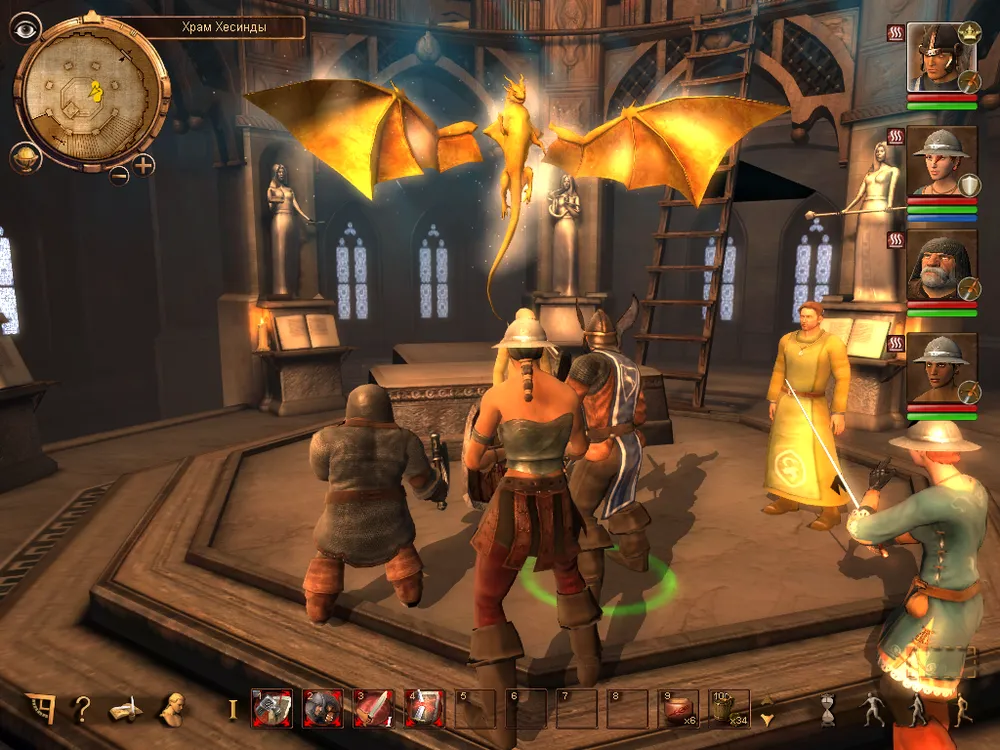Toggle the shield stance on second portrait
The height and width of the screenshot is (750, 1000).
coord(969,186)
